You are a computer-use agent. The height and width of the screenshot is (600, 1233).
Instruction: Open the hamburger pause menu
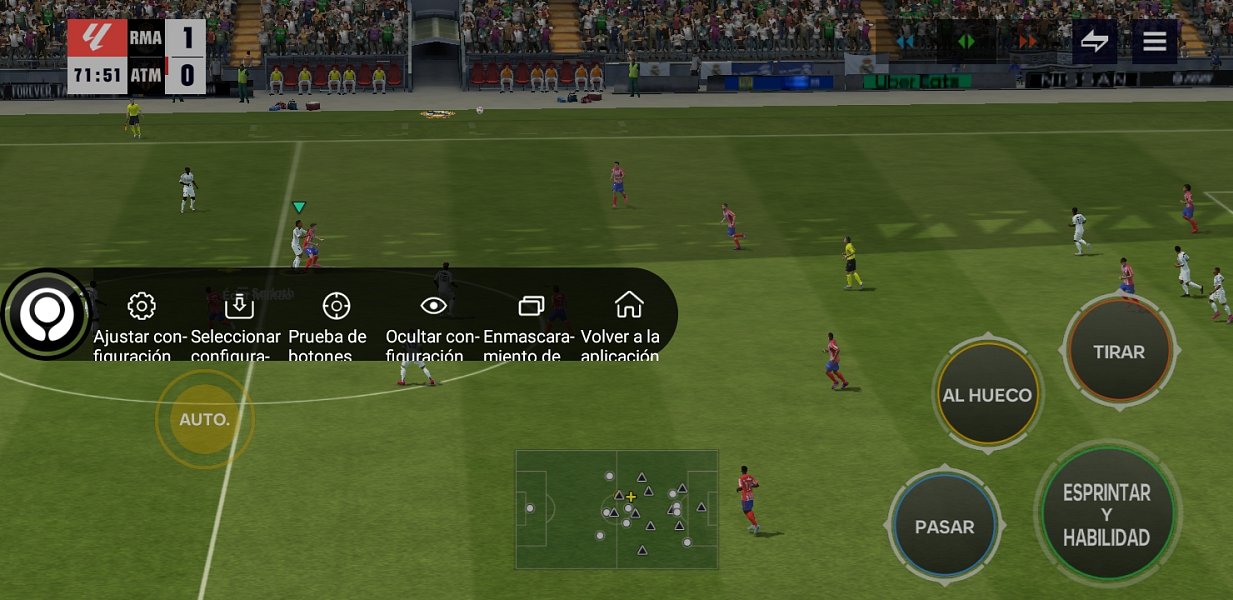click(1155, 41)
